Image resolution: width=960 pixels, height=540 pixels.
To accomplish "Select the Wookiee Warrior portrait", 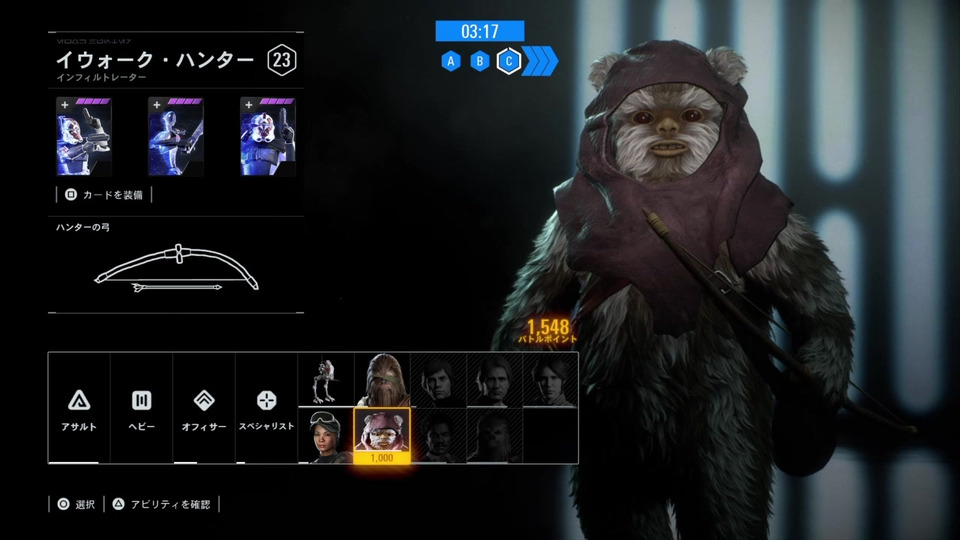I will (x=382, y=380).
